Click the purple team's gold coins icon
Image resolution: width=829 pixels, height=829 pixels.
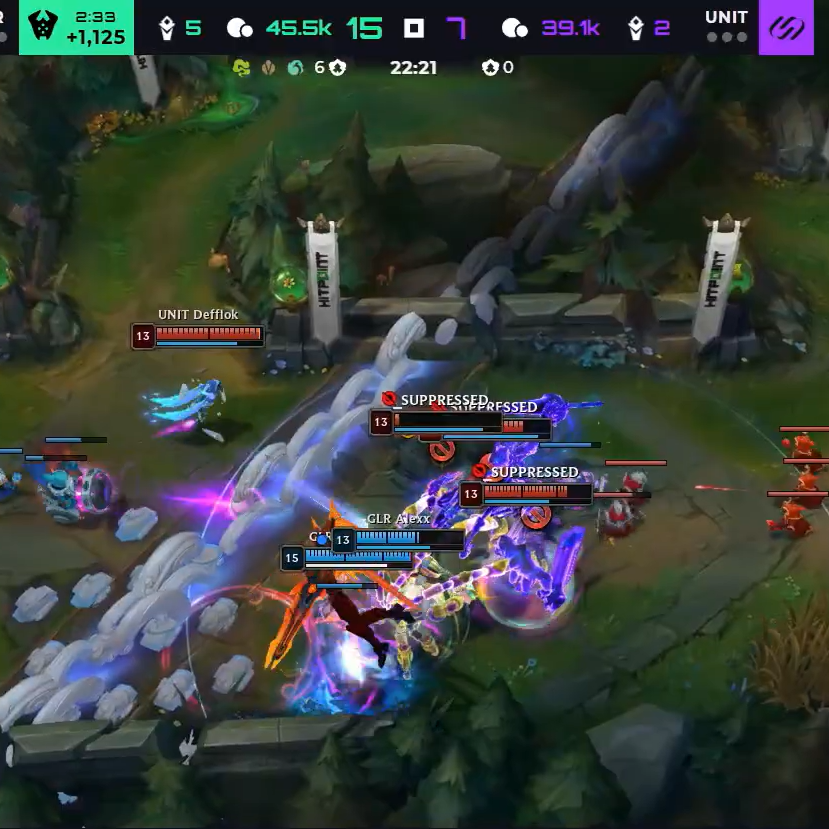pyautogui.click(x=514, y=28)
